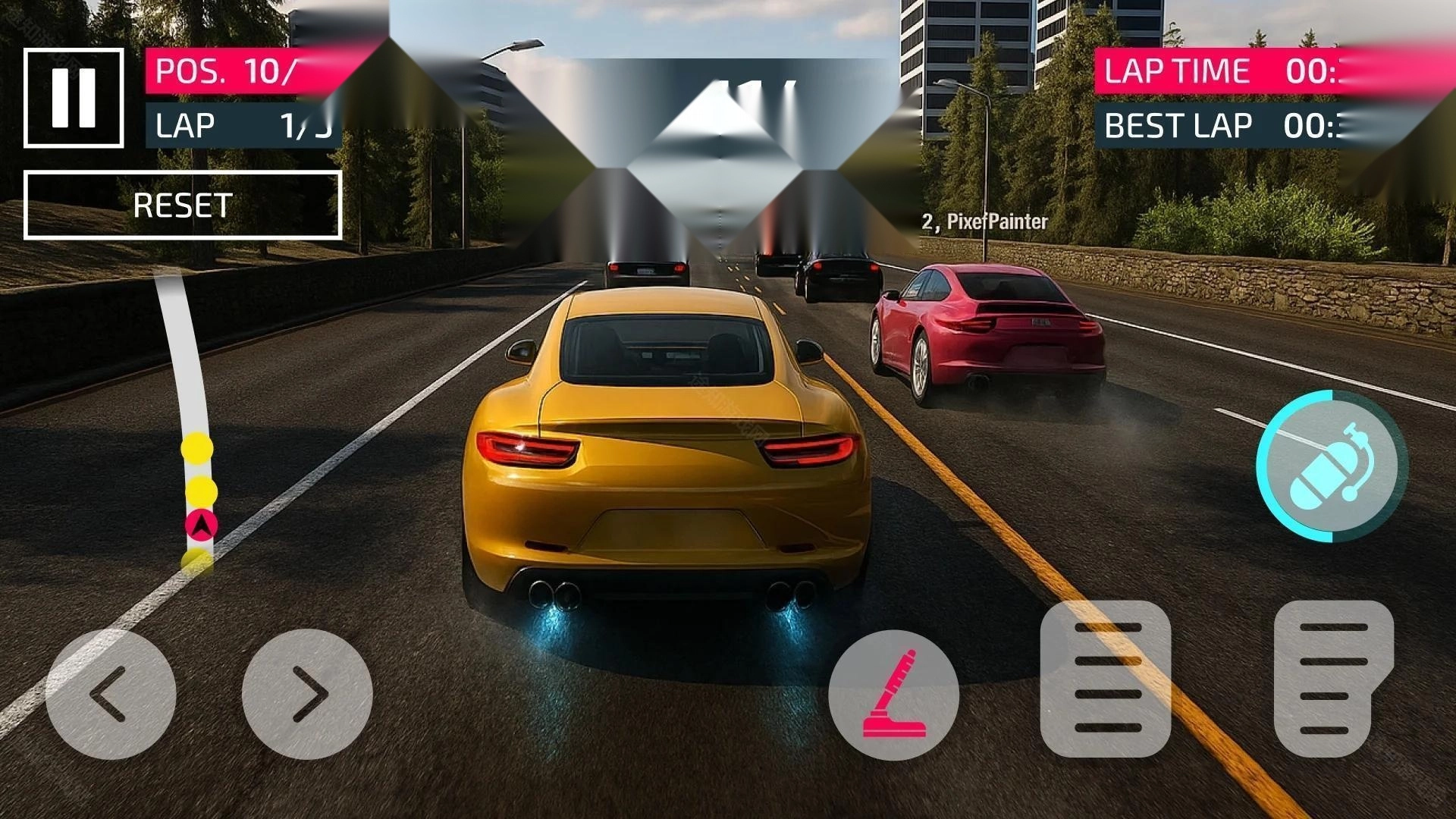Tap the RESET button

pyautogui.click(x=183, y=205)
